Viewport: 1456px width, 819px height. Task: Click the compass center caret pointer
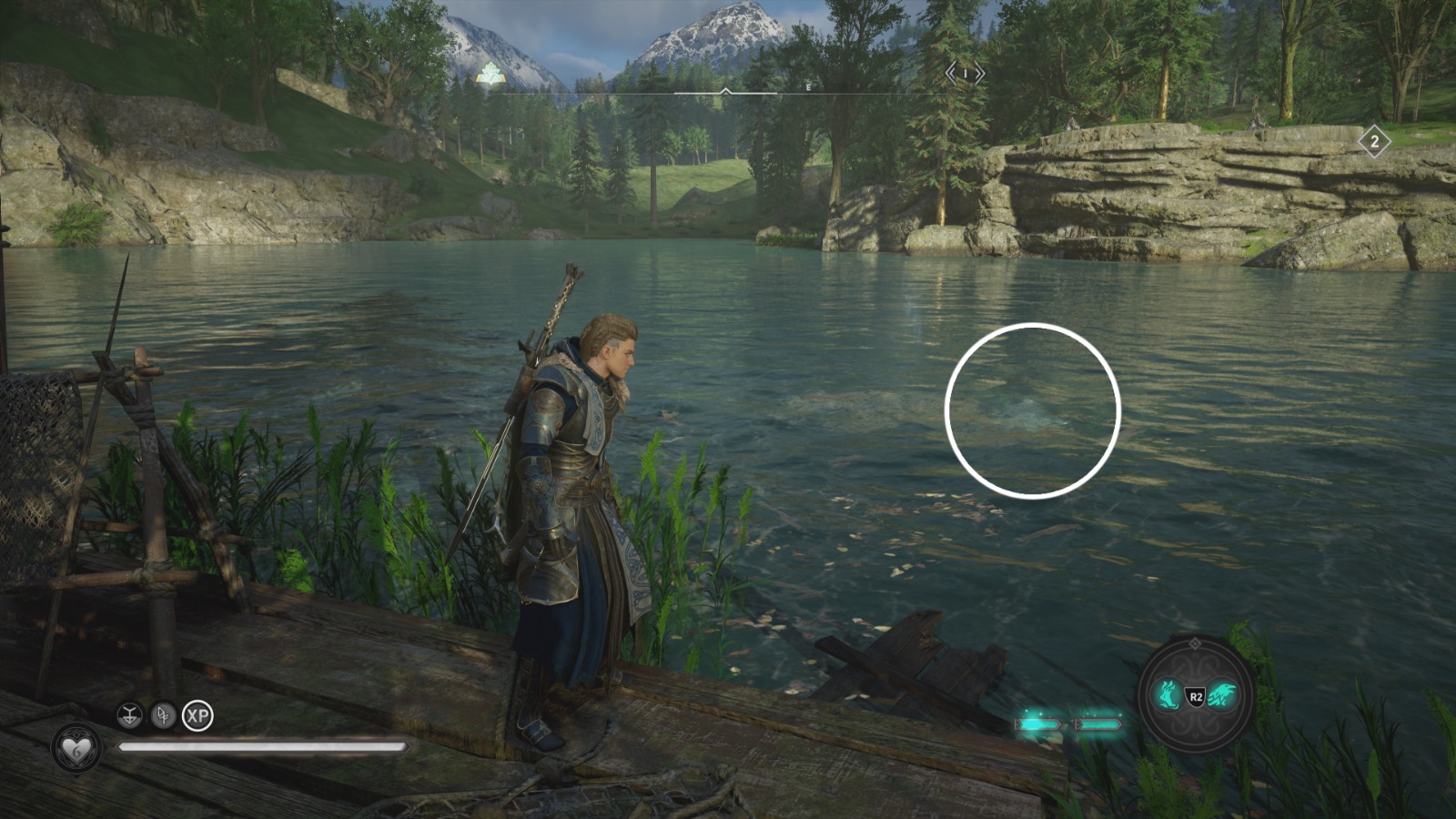(x=725, y=91)
